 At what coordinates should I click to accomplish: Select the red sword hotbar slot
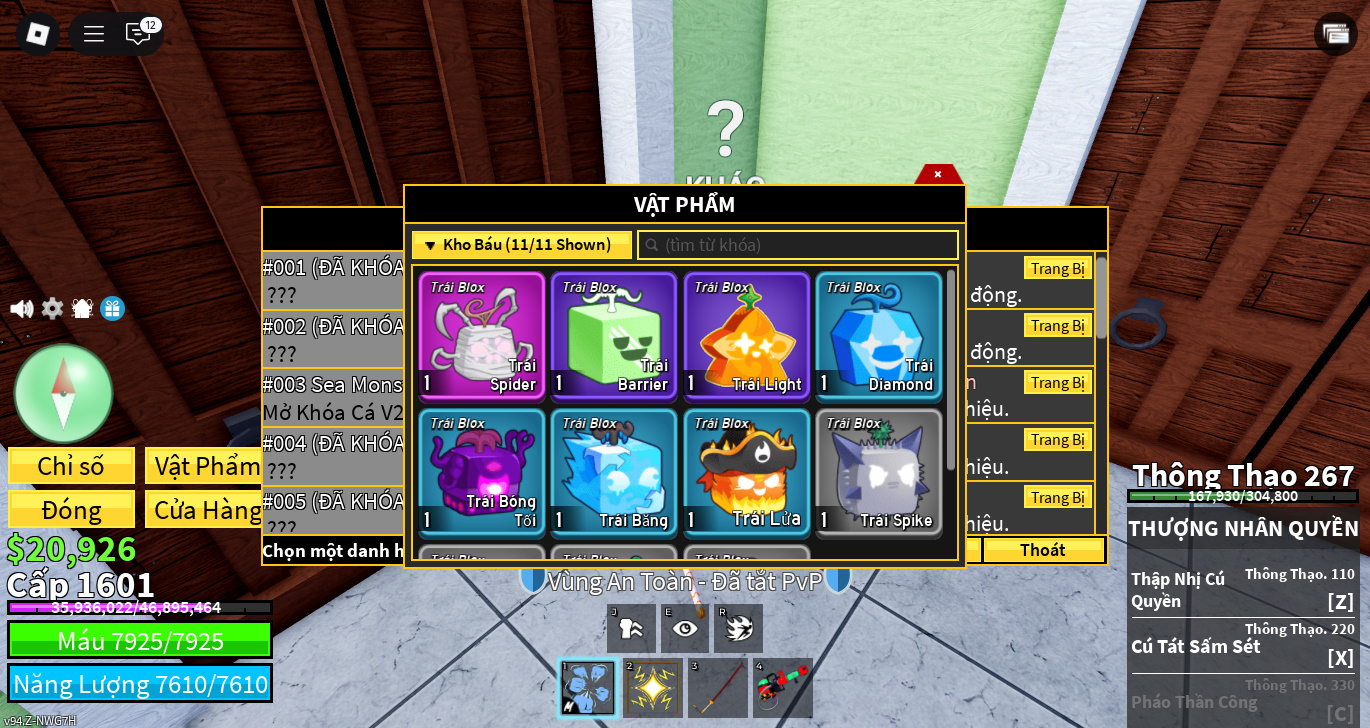coord(719,687)
